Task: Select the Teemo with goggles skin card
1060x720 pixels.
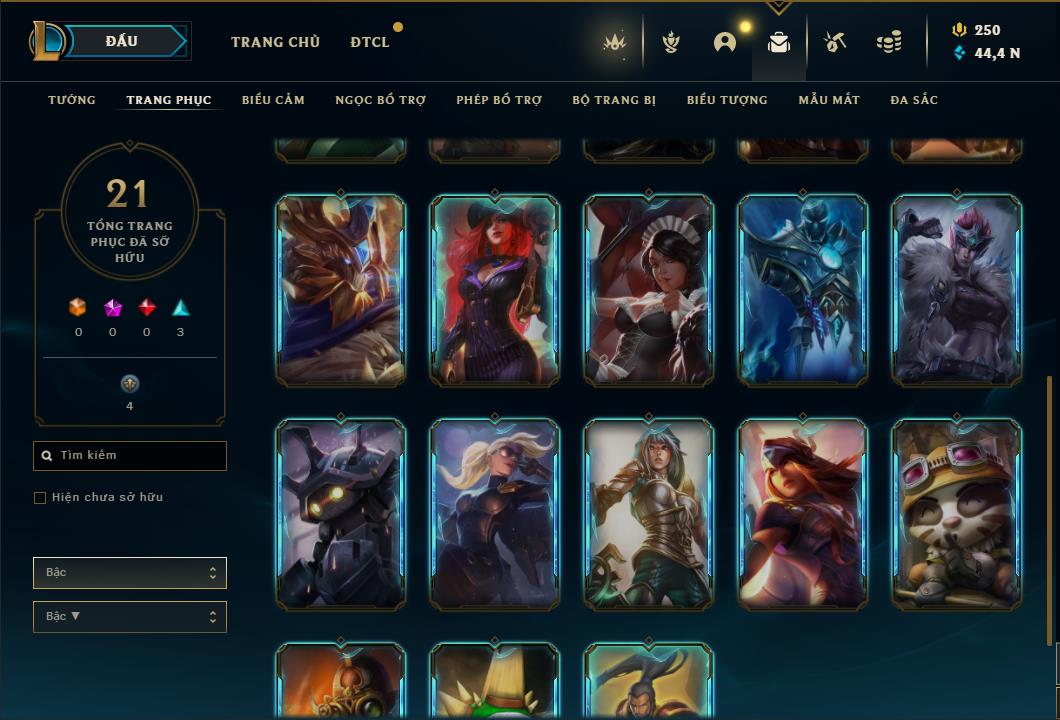Action: coord(957,514)
